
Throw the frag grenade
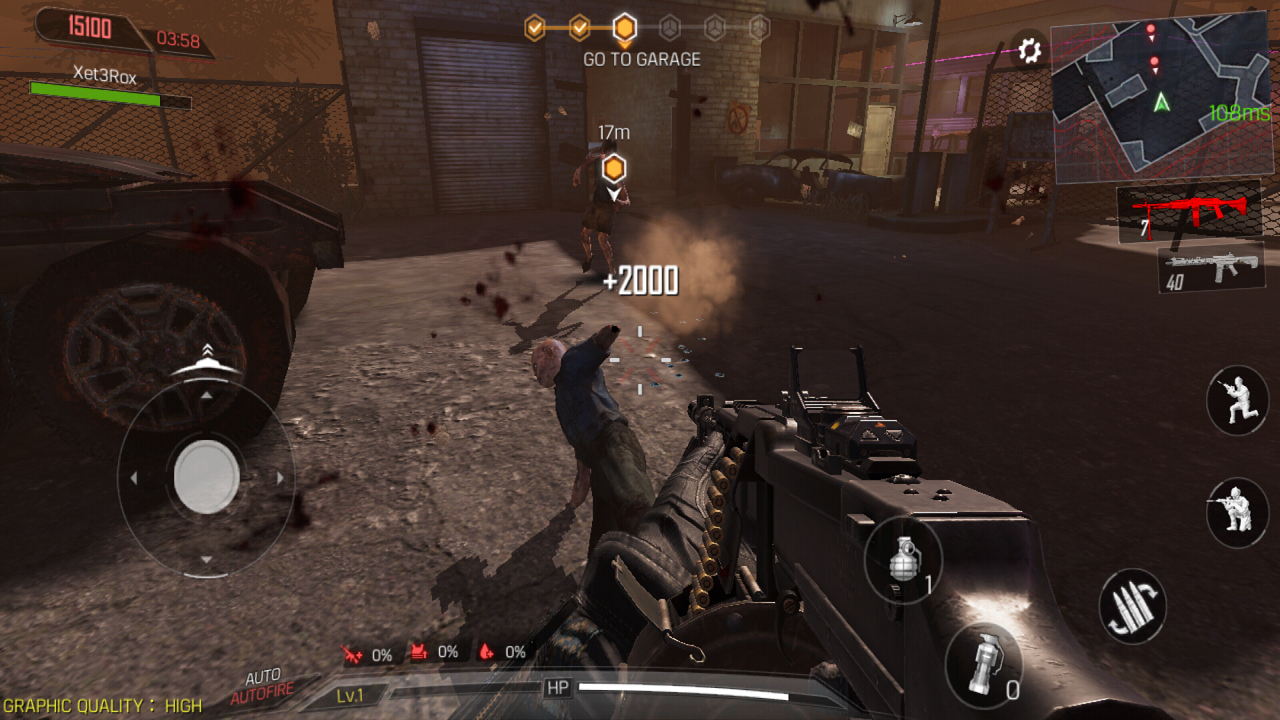[x=903, y=560]
